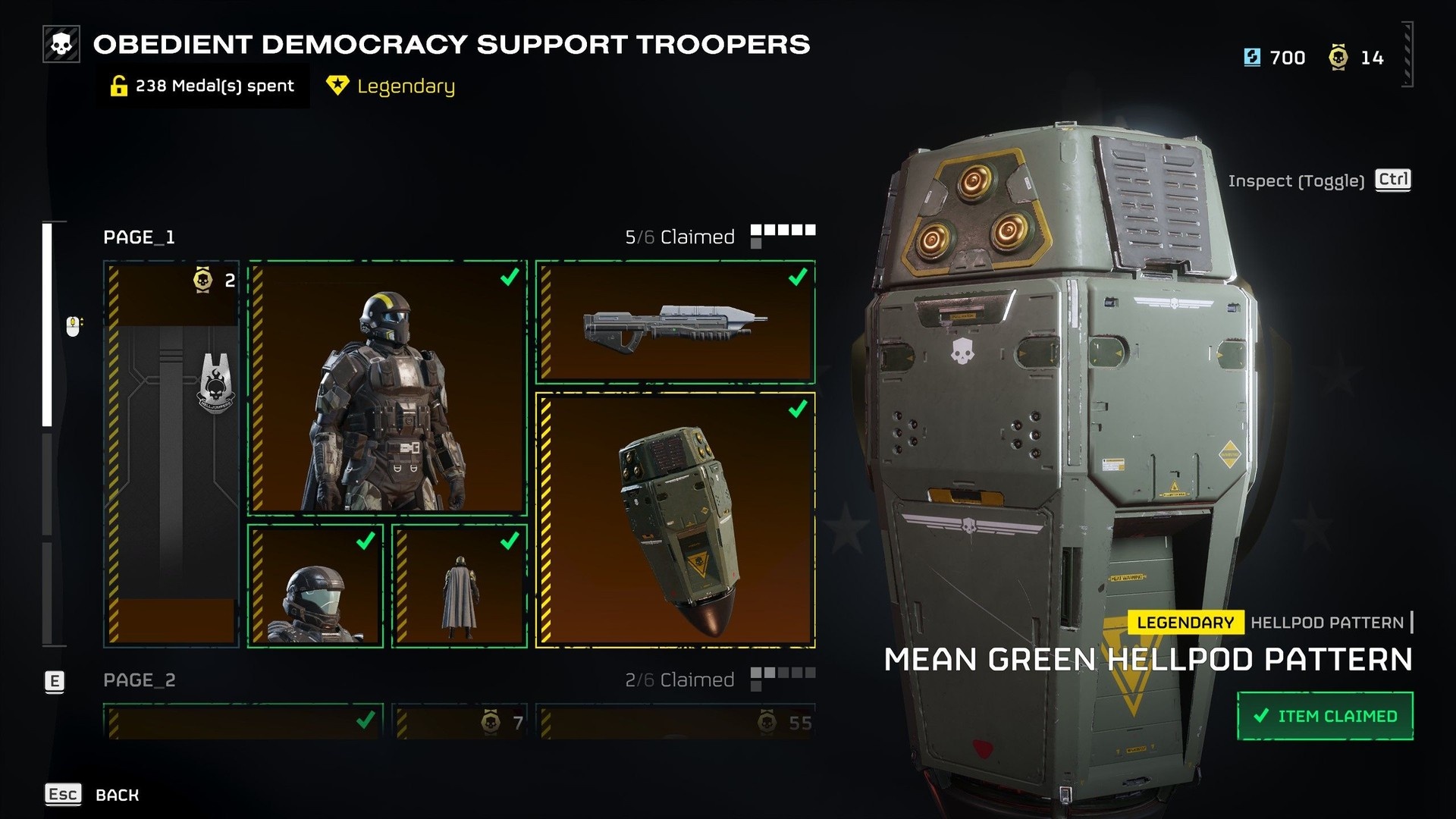
Task: Click the Item Claimed button
Action: tap(1325, 716)
